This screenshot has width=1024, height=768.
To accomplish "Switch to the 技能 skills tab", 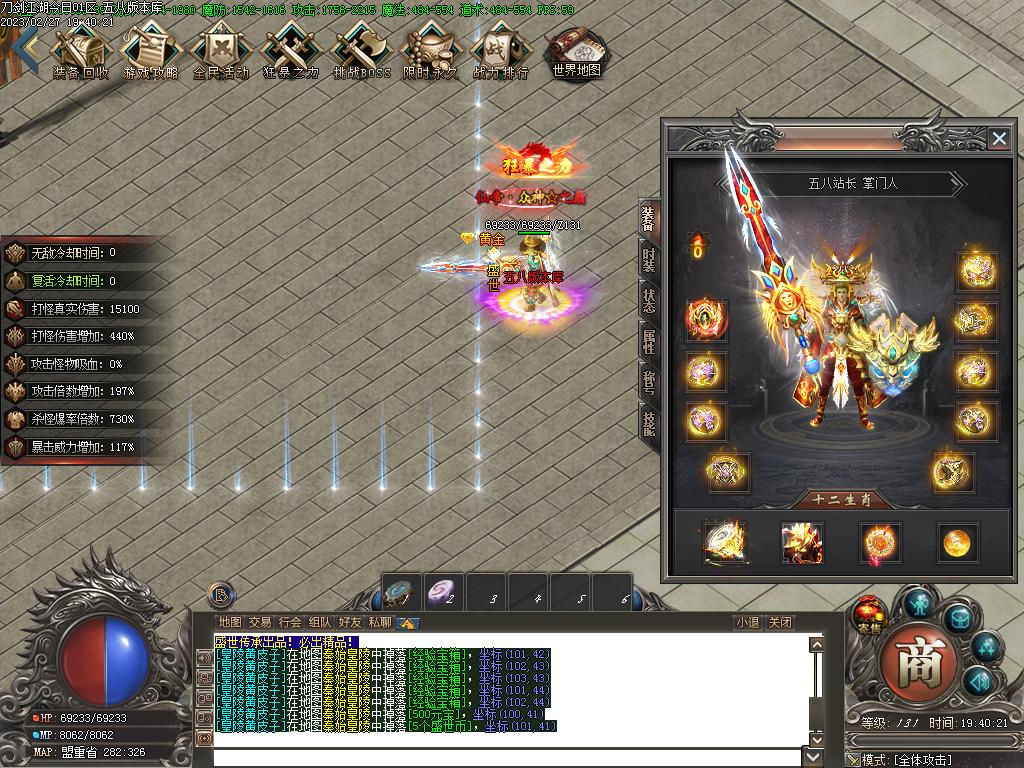I will [649, 423].
